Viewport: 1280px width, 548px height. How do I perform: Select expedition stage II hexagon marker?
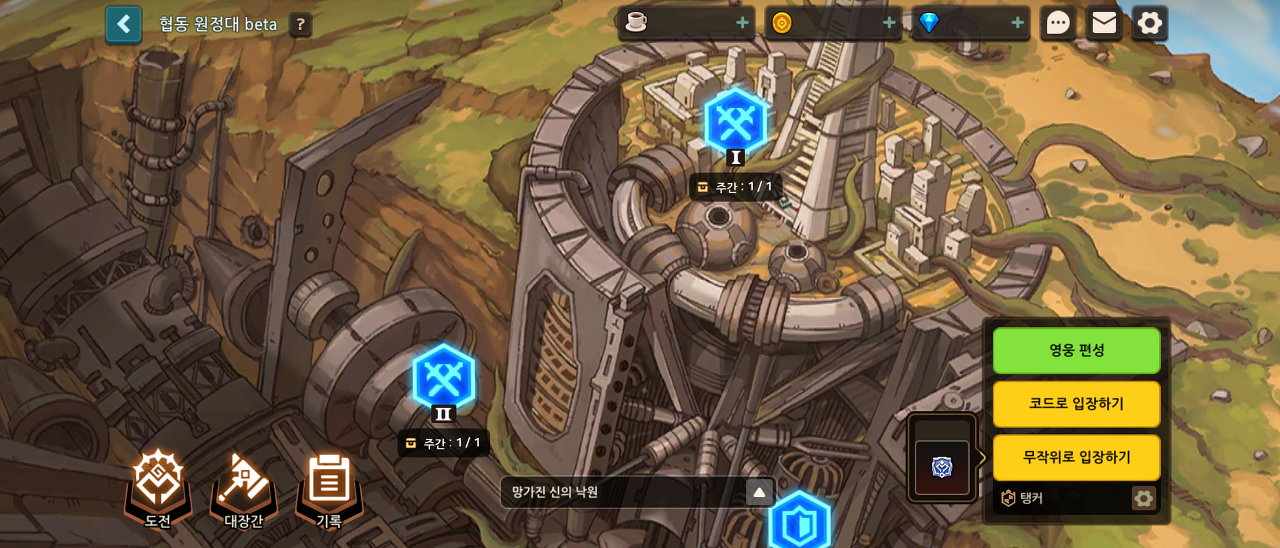443,378
